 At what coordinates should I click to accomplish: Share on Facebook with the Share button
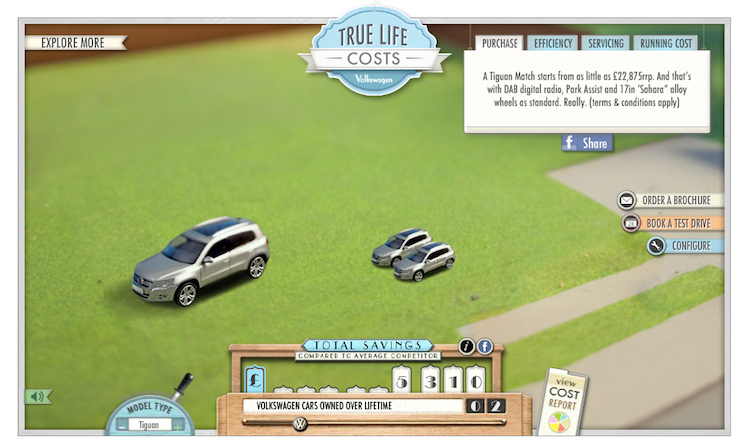coord(587,143)
